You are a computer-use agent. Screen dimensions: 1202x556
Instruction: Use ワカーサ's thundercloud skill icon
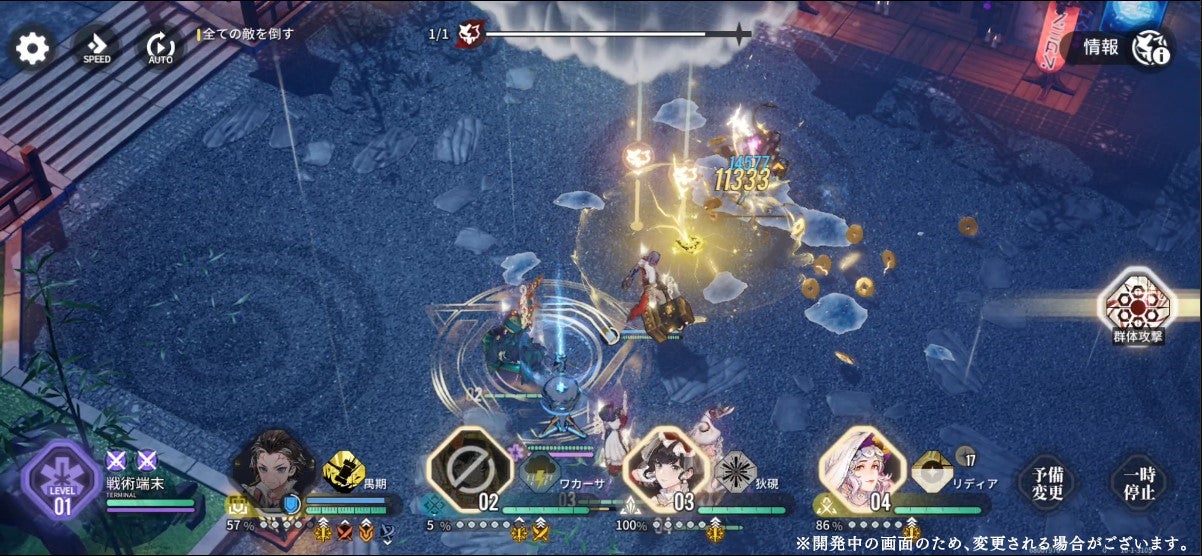tap(540, 472)
